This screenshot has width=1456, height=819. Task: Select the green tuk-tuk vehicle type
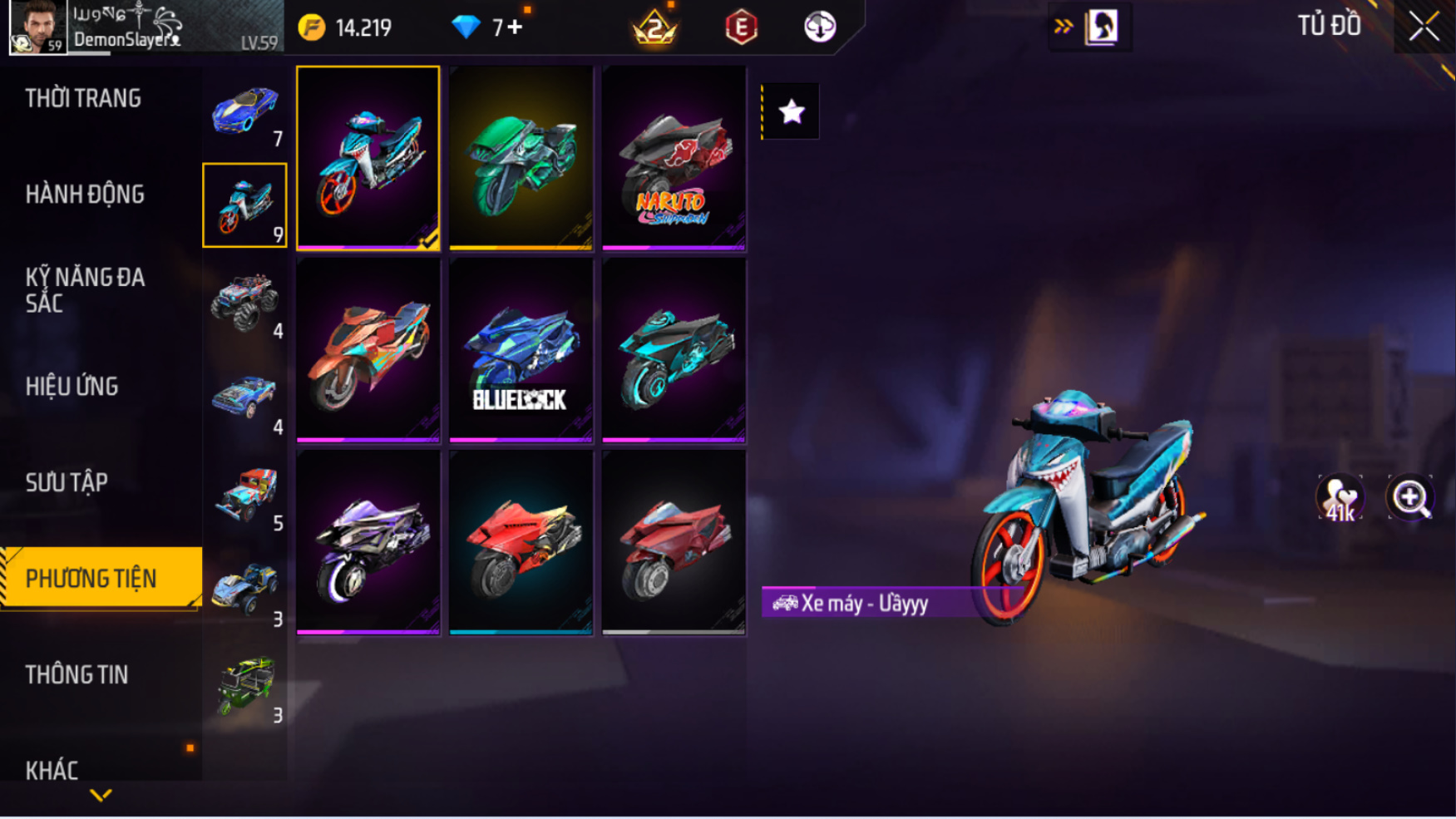pyautogui.click(x=244, y=685)
